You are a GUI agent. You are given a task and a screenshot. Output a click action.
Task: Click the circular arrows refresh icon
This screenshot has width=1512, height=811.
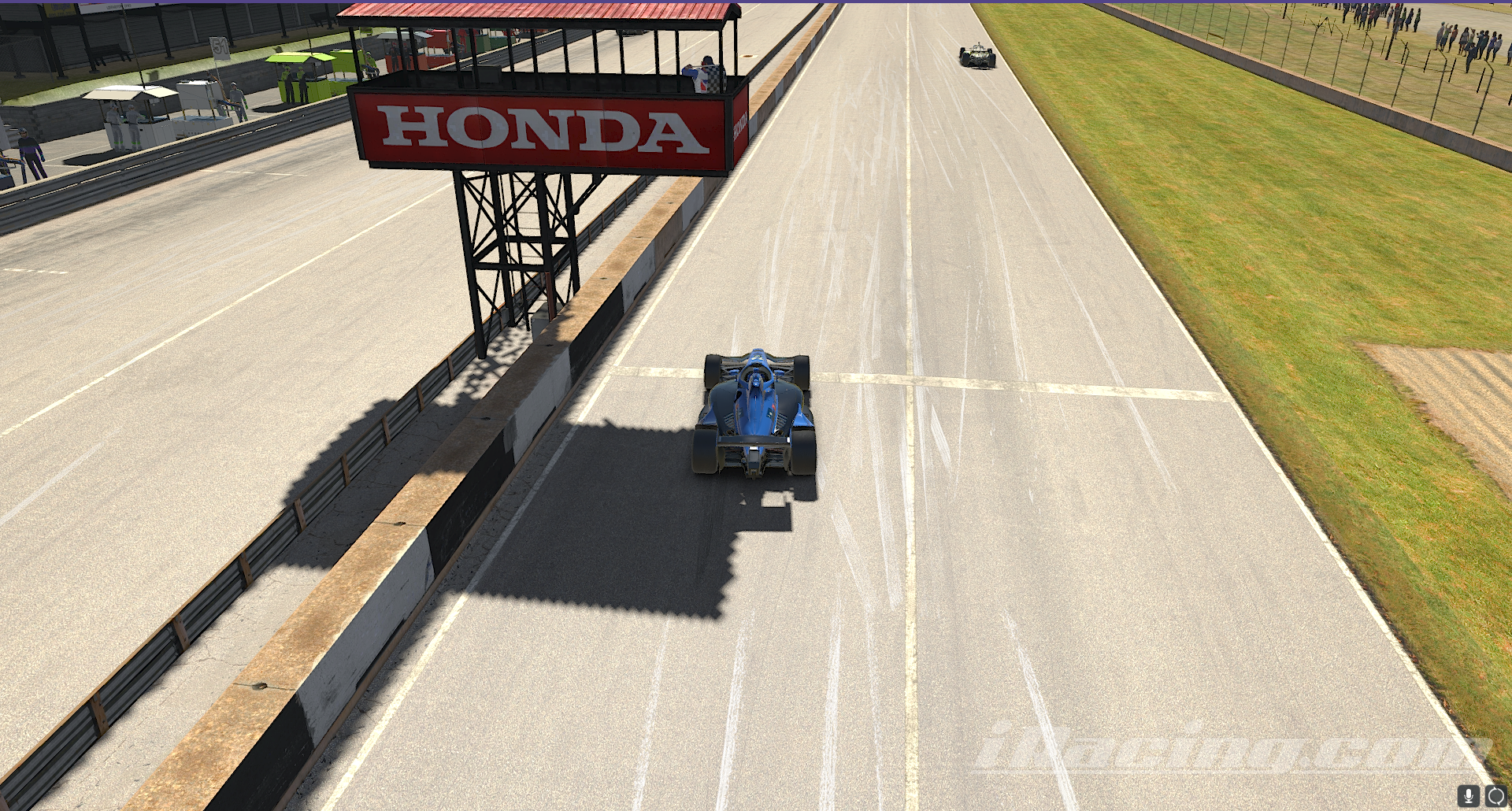(x=1495, y=796)
